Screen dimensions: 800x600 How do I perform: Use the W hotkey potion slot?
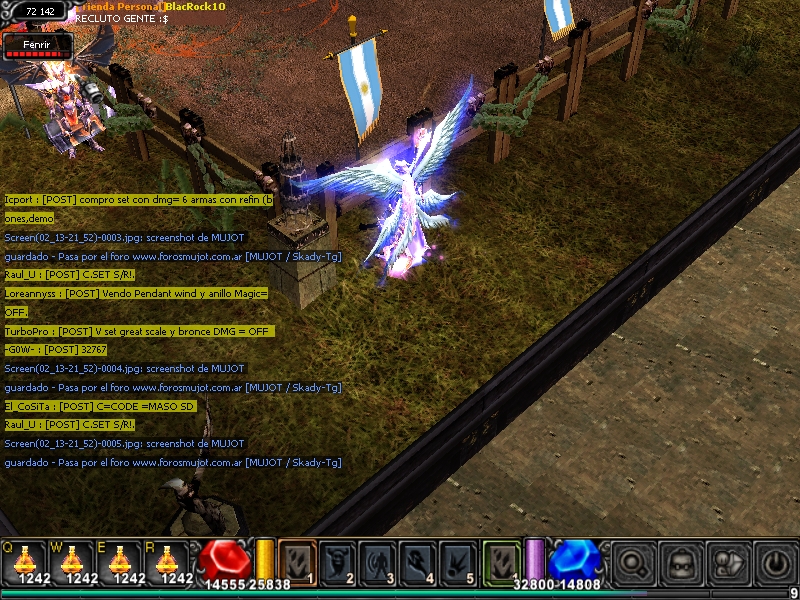pos(74,562)
